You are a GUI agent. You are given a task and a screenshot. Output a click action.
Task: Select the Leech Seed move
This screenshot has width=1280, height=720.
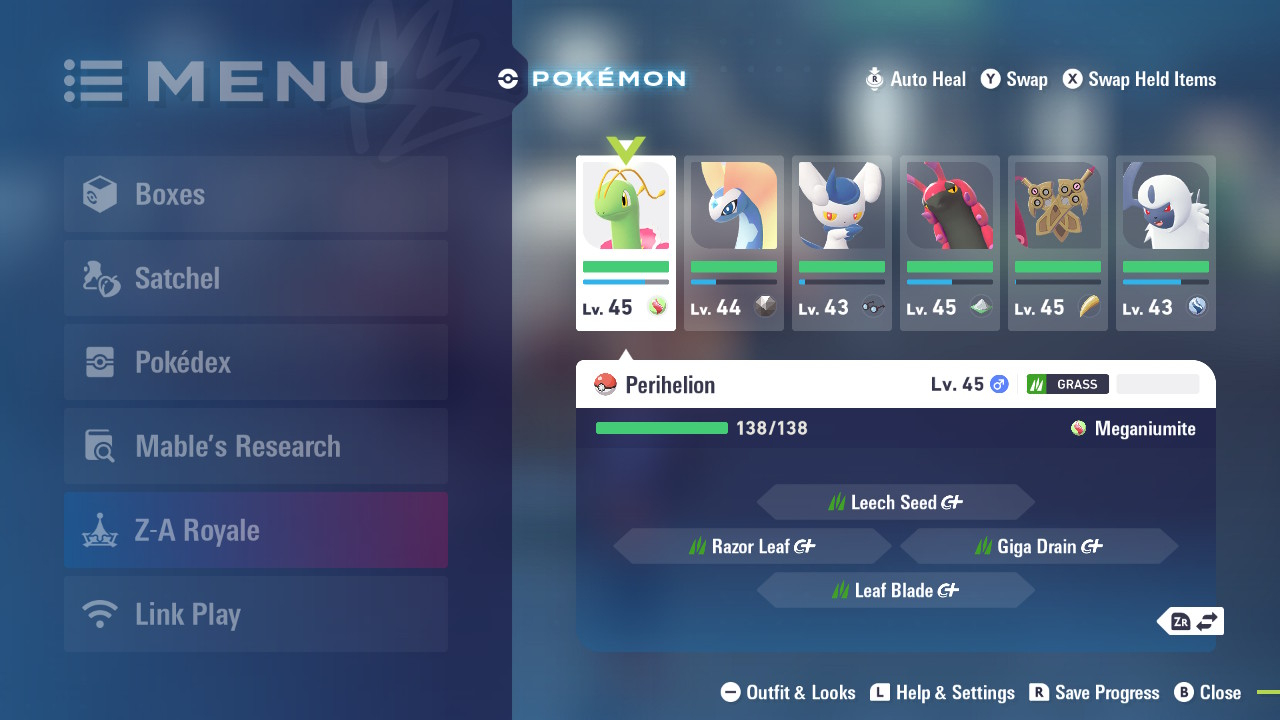point(895,503)
